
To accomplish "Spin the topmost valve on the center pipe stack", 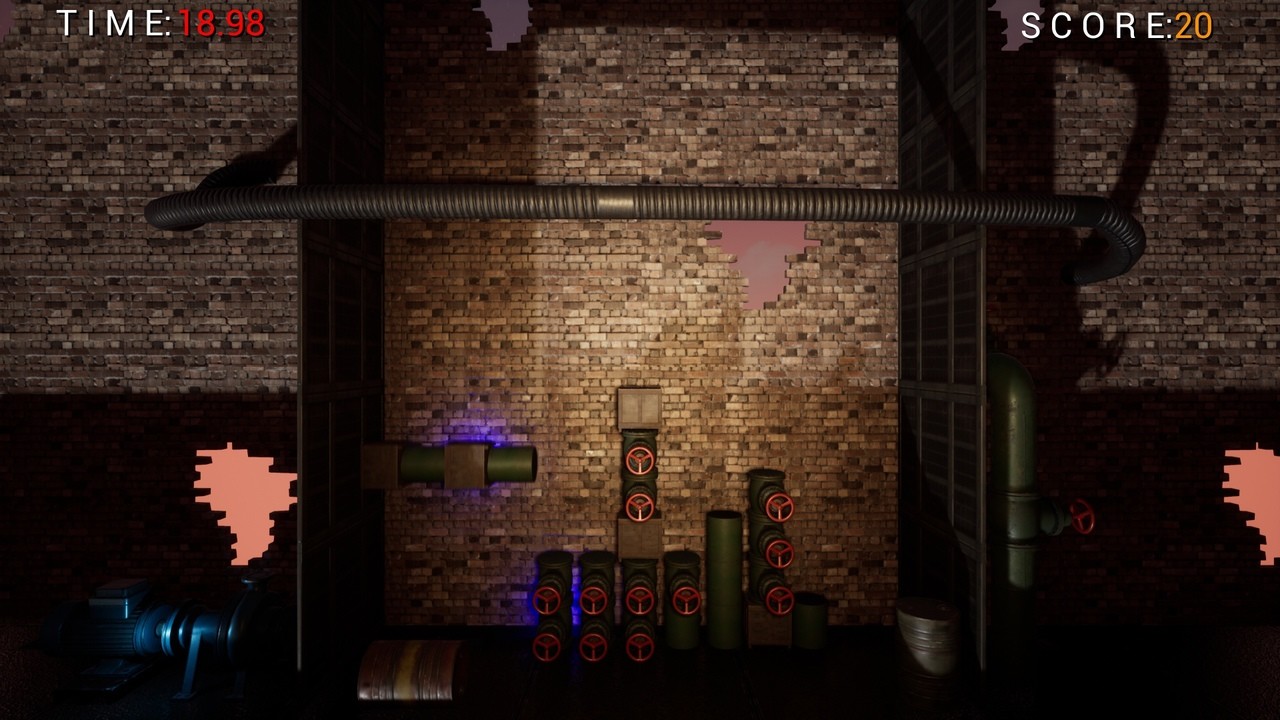I will (641, 462).
